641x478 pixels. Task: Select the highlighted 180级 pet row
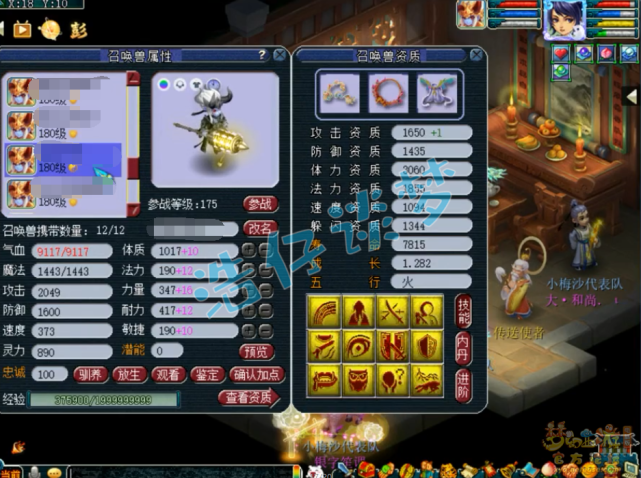click(x=62, y=160)
